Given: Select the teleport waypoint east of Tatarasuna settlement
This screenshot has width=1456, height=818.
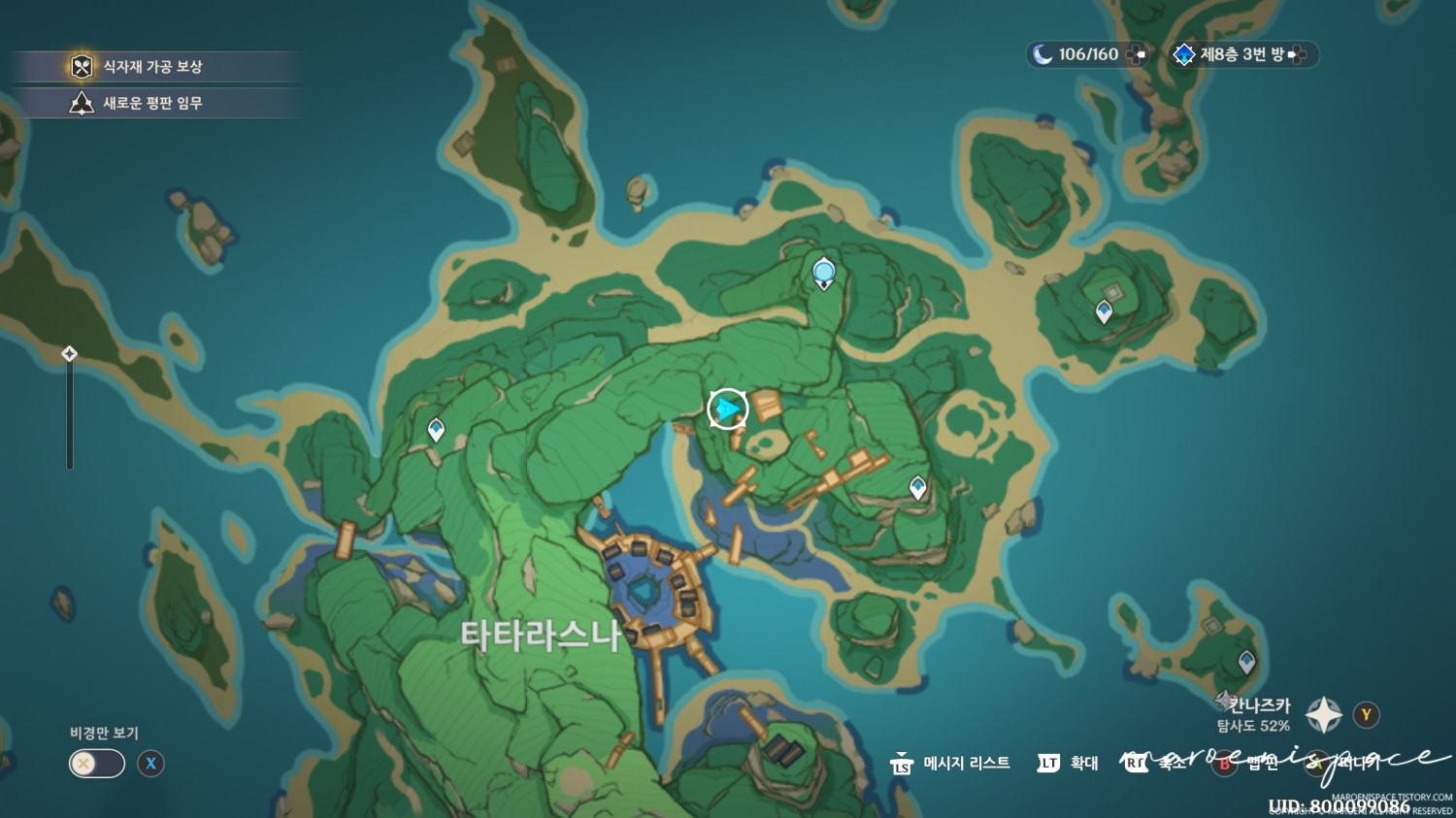Looking at the screenshot, I should click(x=915, y=485).
